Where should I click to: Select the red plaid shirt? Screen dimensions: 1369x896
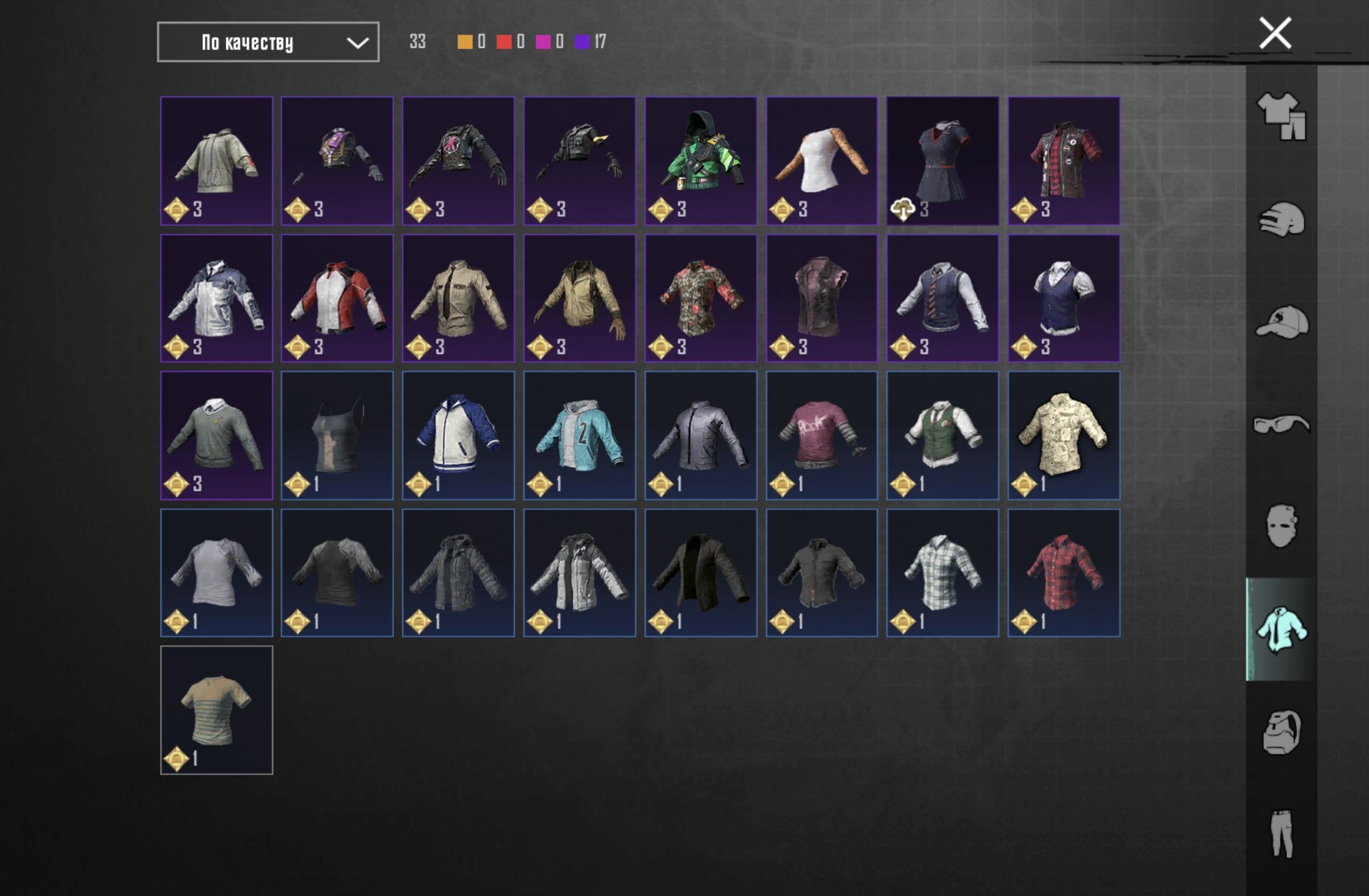(1064, 573)
